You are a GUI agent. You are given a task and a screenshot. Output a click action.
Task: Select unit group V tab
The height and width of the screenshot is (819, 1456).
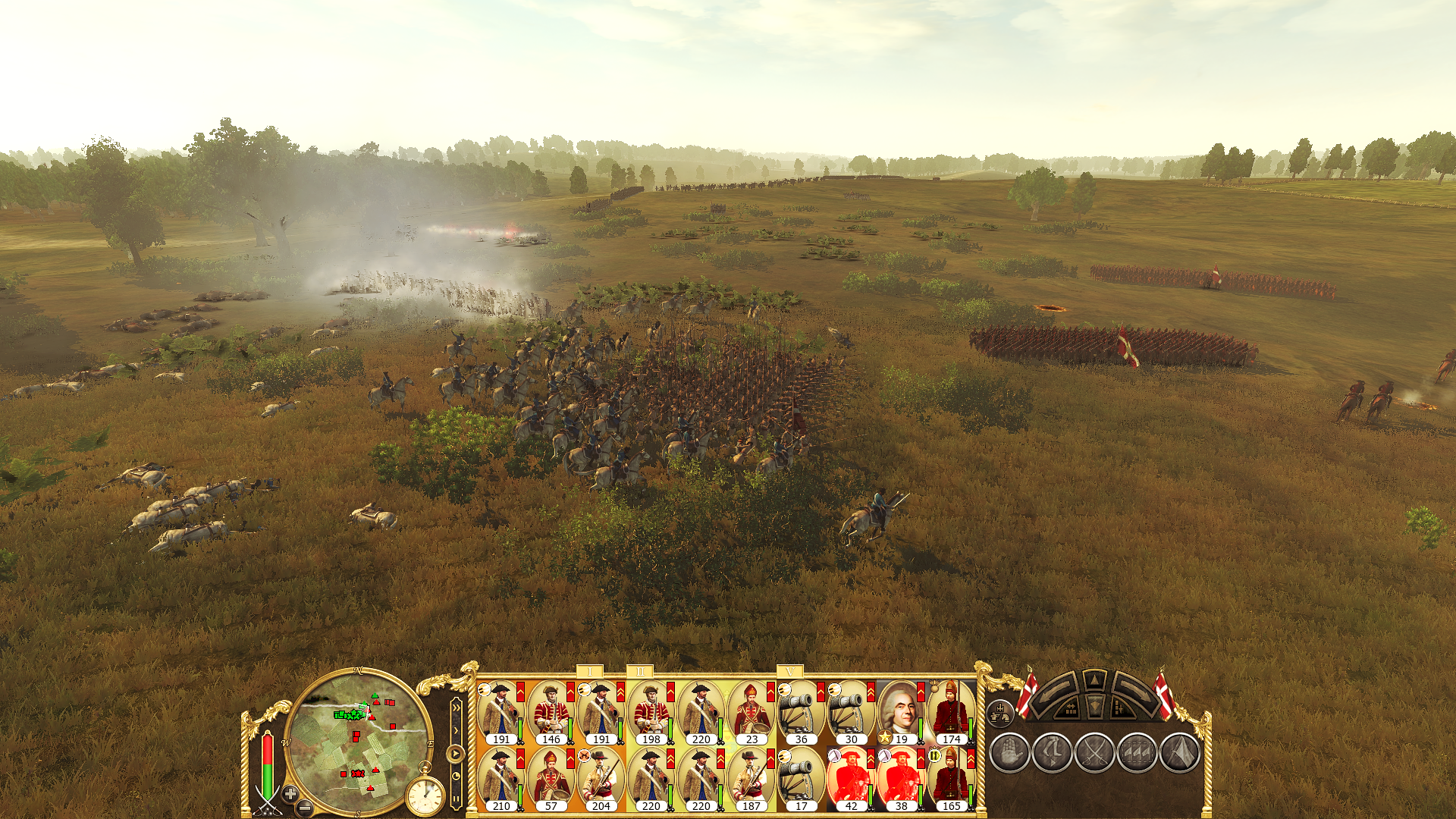tap(790, 672)
